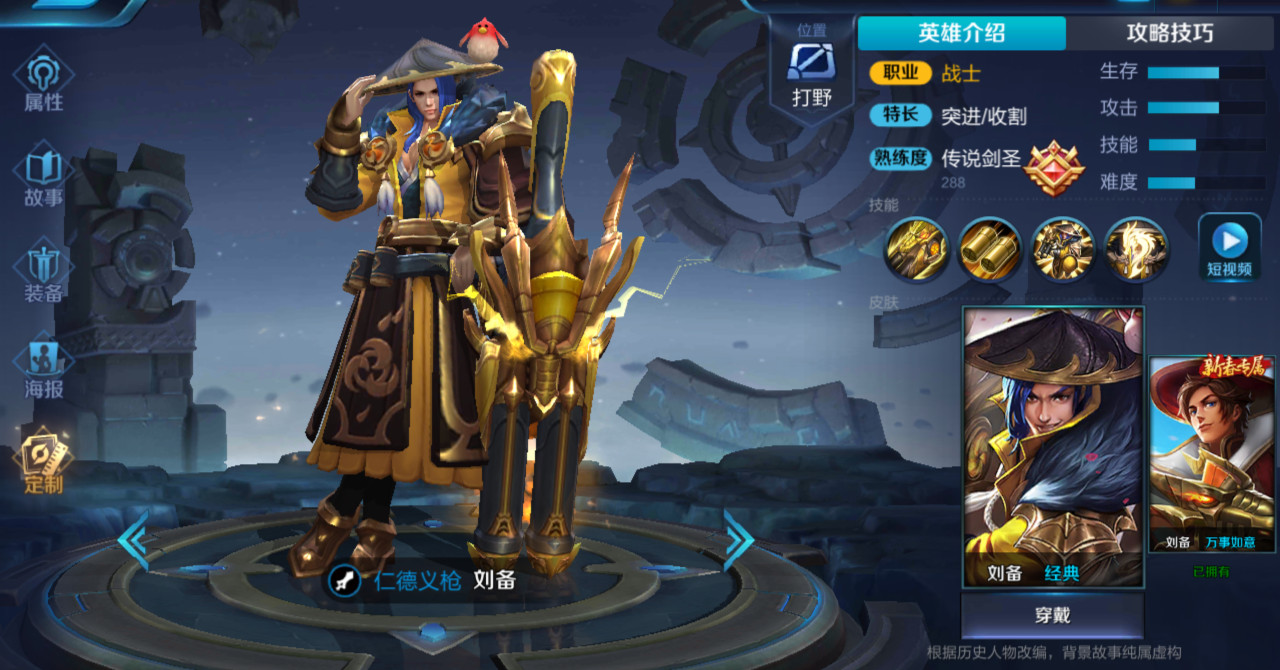Image resolution: width=1280 pixels, height=670 pixels.
Task: Go to the previous hero with left arrow
Action: pos(134,540)
